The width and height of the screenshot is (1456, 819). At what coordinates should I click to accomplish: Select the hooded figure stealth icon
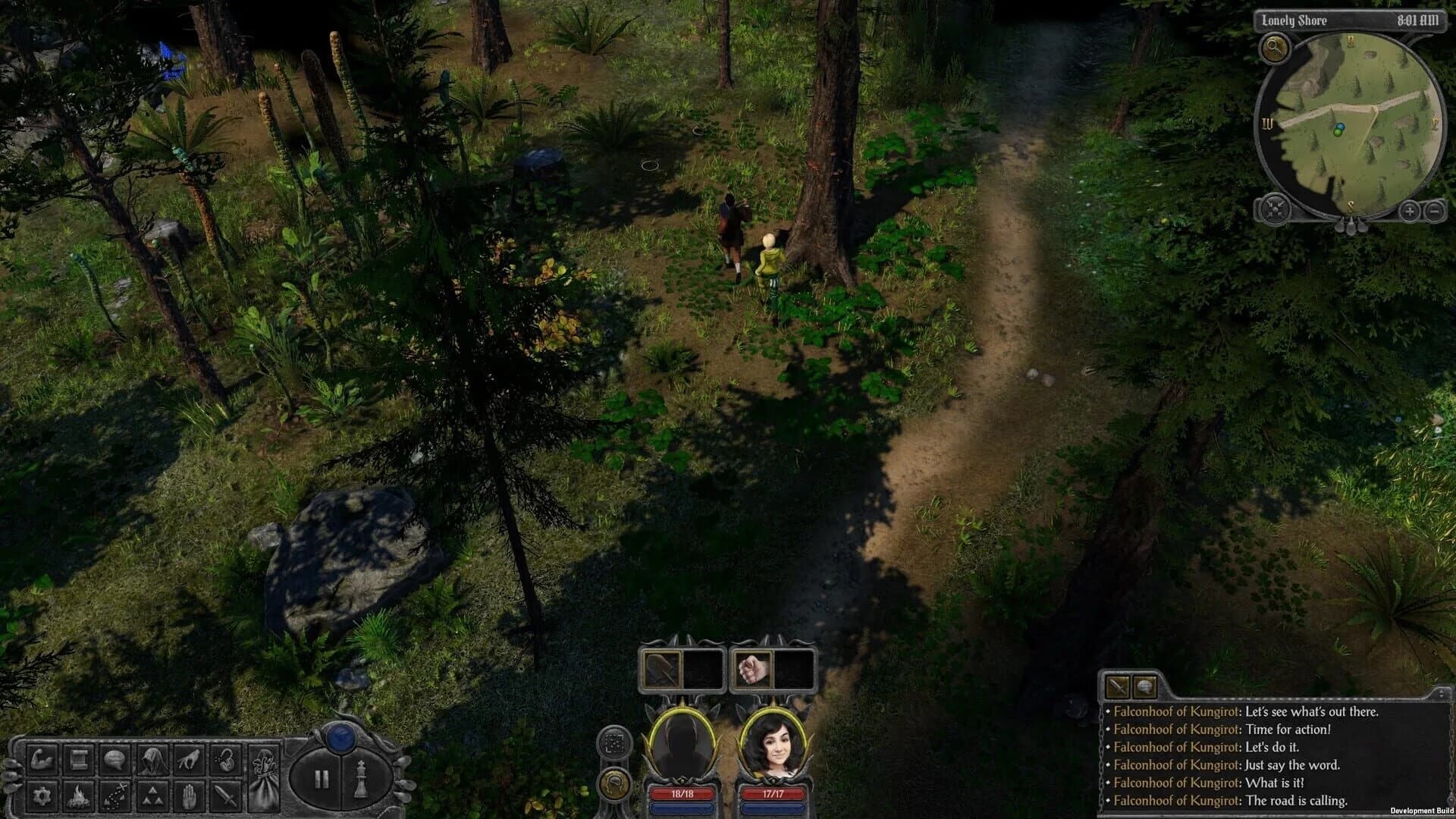pos(154,761)
